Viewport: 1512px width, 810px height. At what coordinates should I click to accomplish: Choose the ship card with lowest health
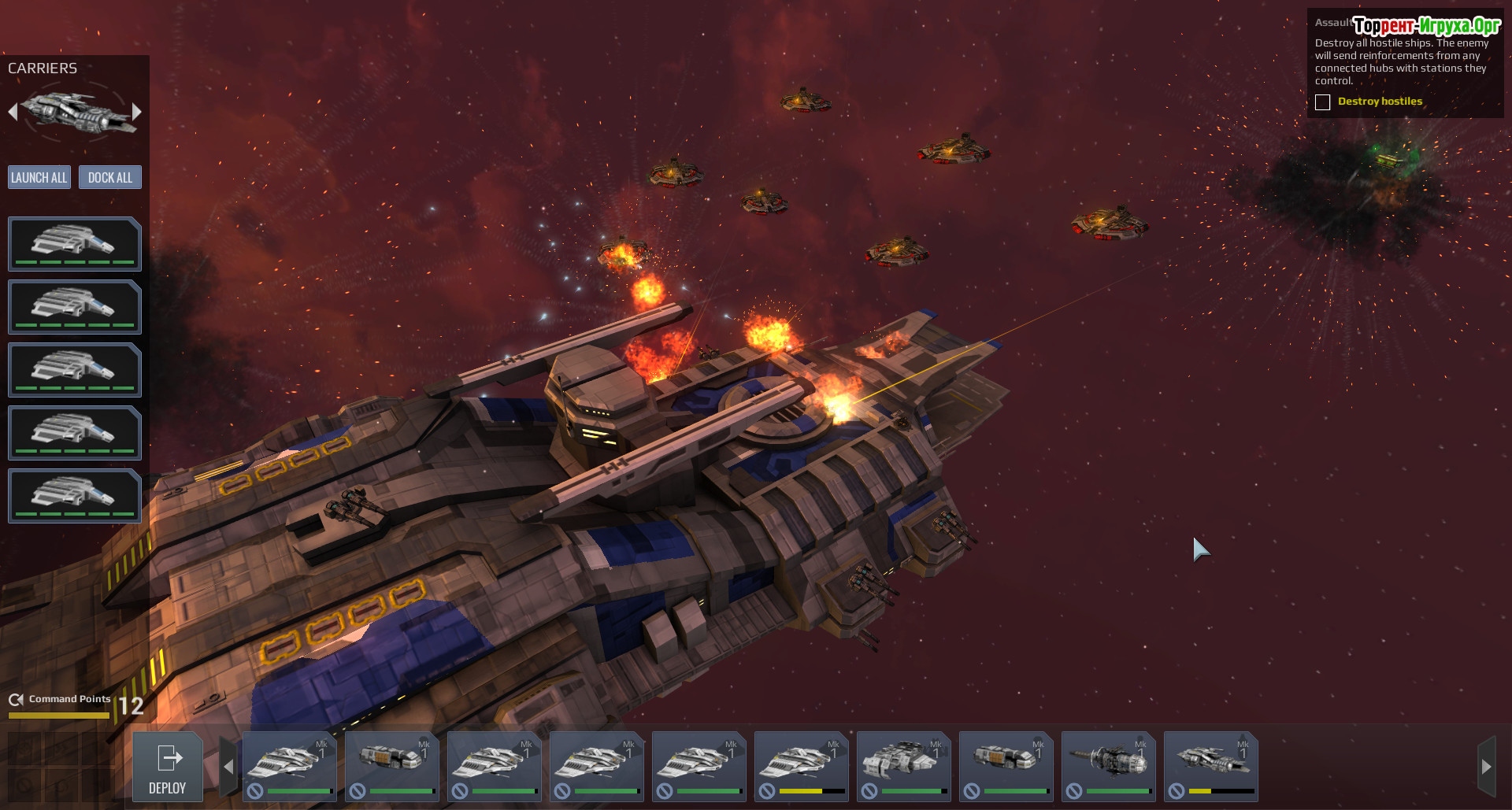pos(1210,766)
